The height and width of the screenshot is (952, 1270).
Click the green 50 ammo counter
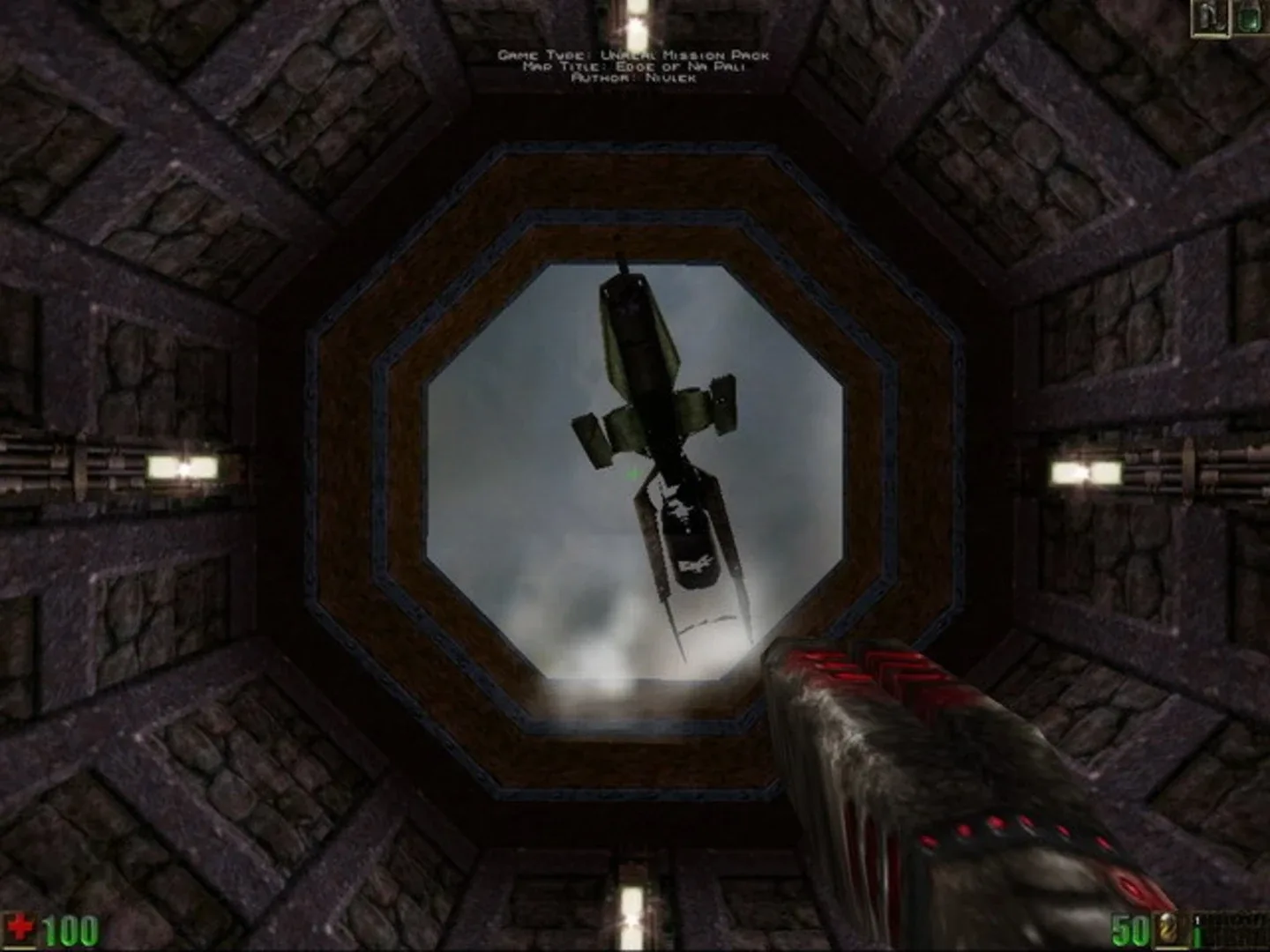tap(1132, 930)
